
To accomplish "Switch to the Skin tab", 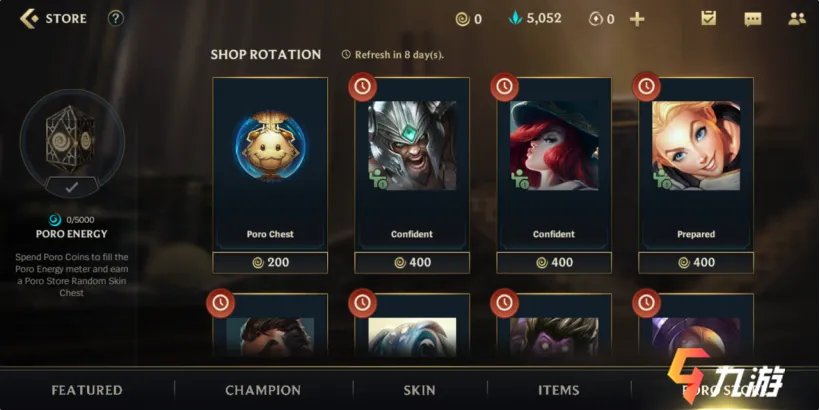I will click(x=419, y=390).
